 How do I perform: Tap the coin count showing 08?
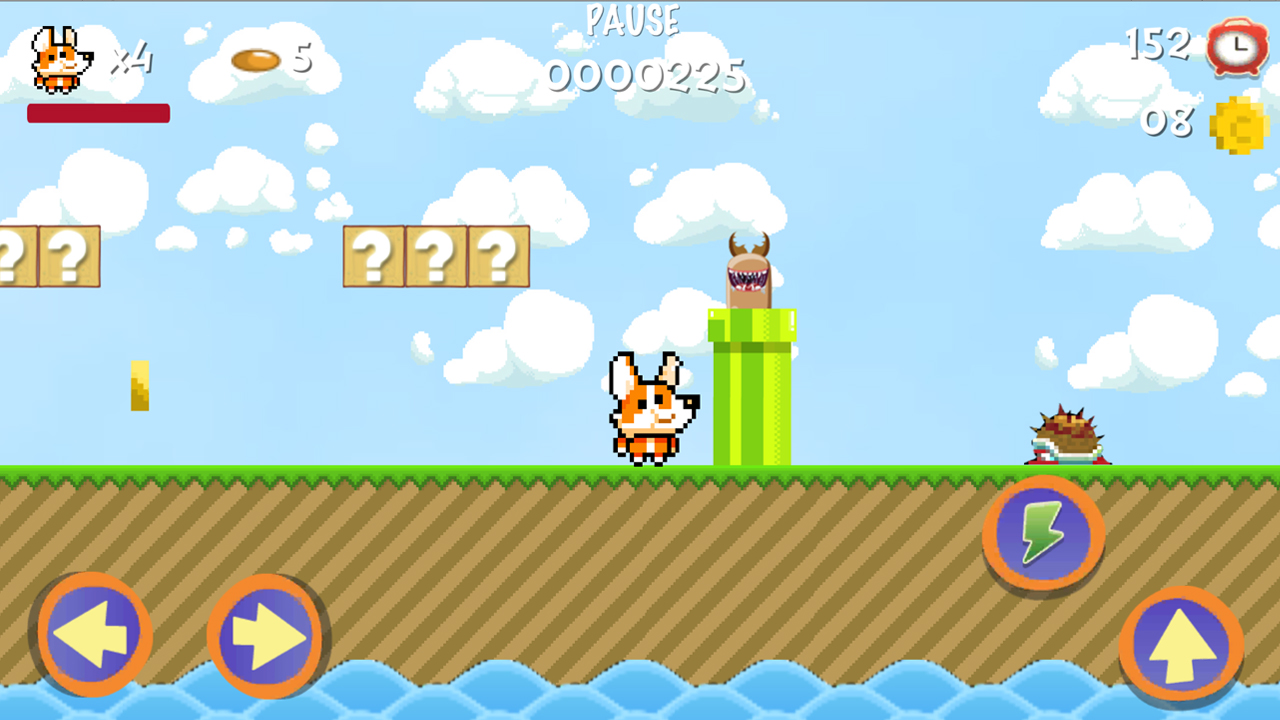click(1168, 122)
